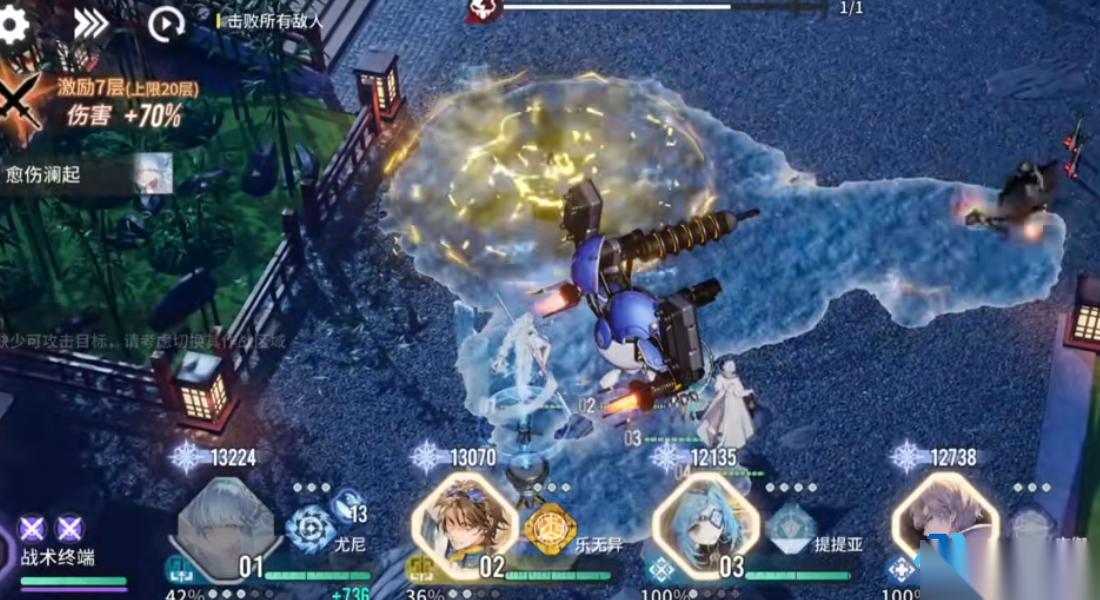Toggle the triple-arrow battle speed button
The image size is (1100, 600).
91,24
